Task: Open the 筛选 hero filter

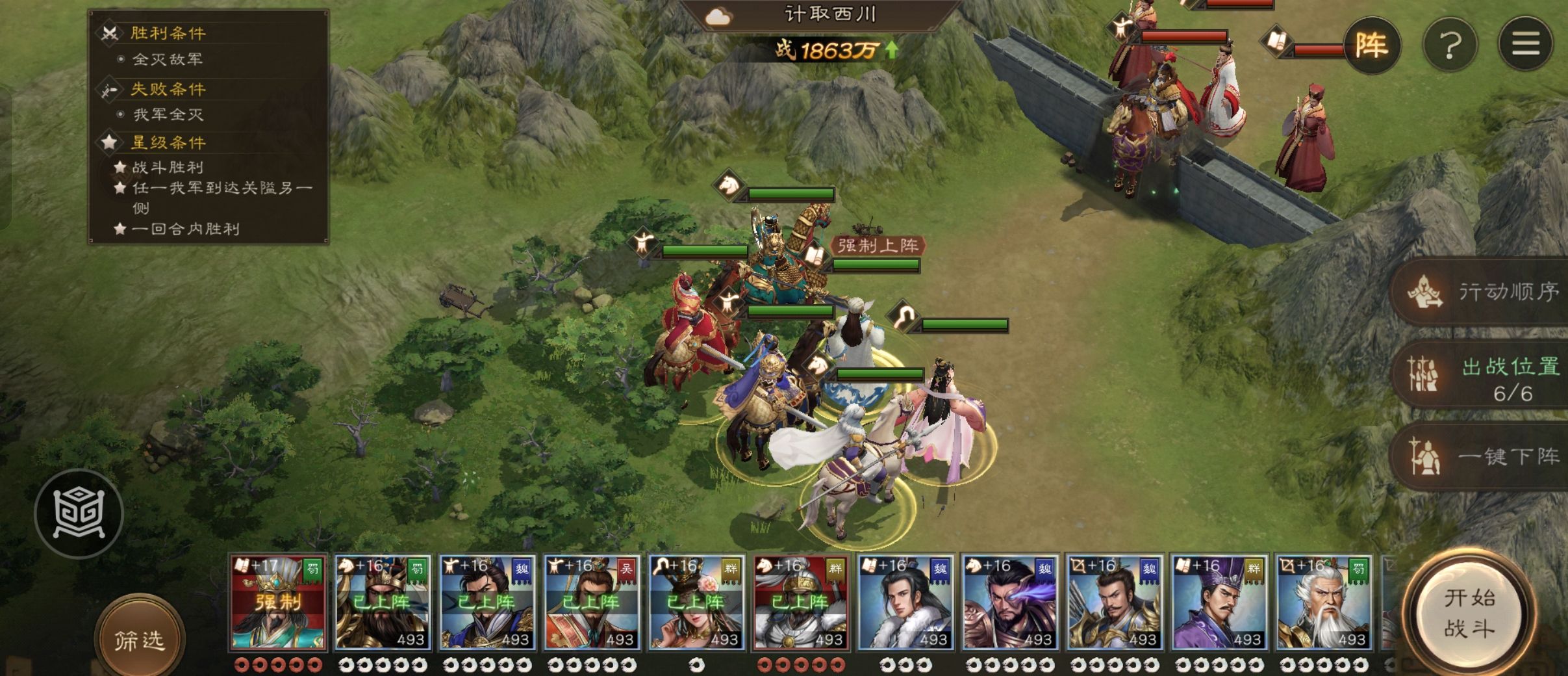Action: [x=140, y=640]
